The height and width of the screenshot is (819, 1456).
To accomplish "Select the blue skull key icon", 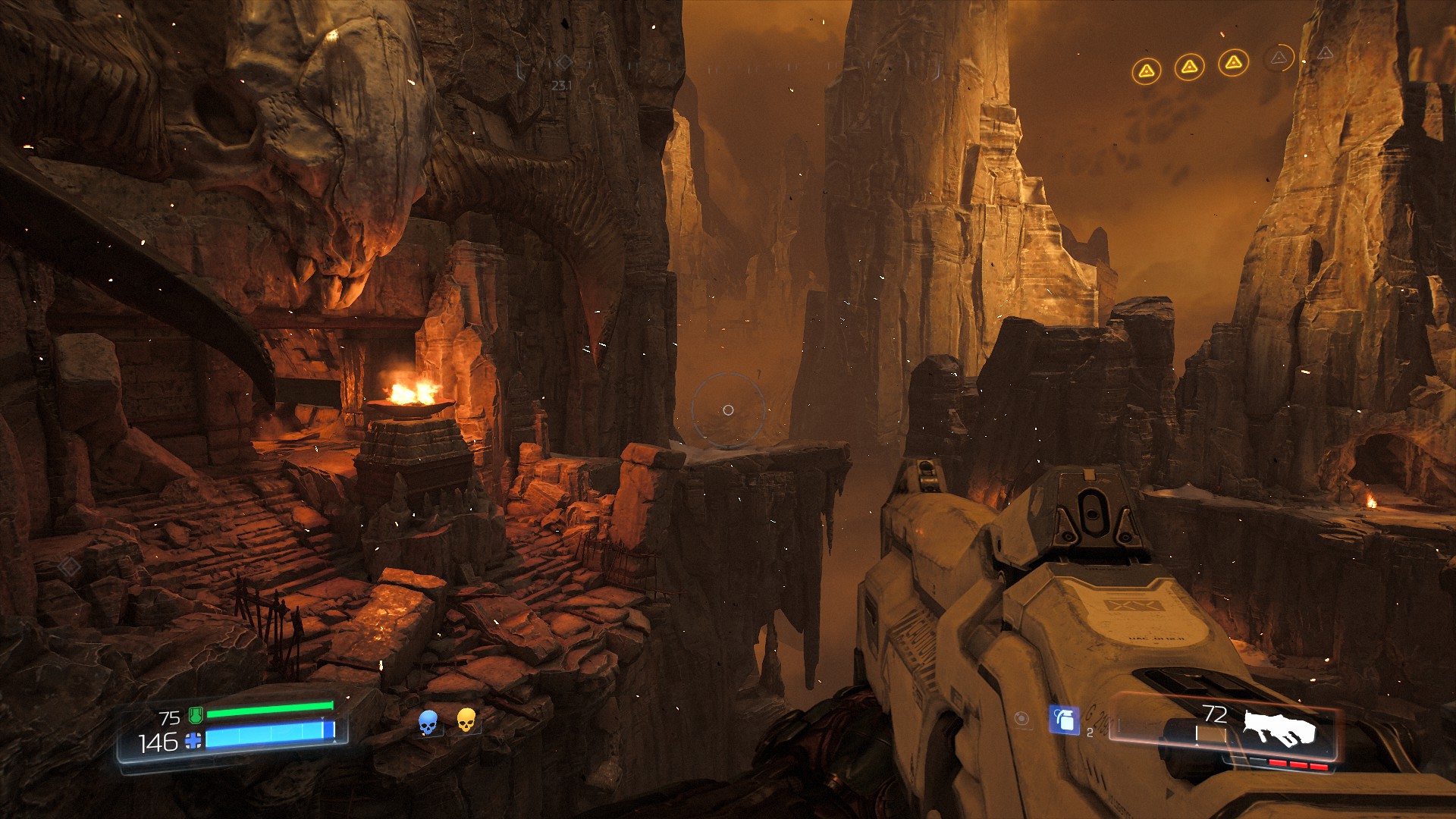I will (428, 721).
